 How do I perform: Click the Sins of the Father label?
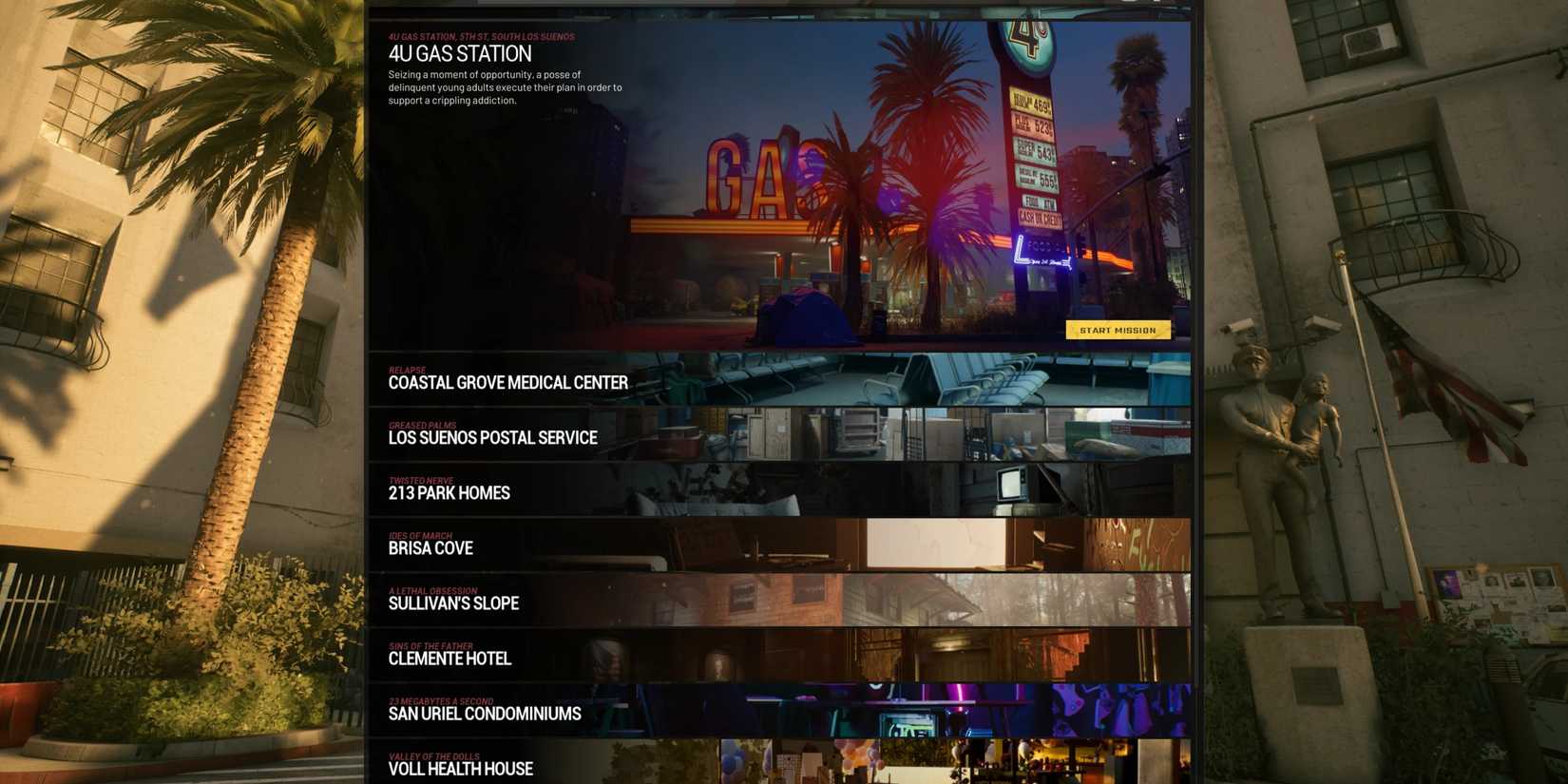[429, 646]
